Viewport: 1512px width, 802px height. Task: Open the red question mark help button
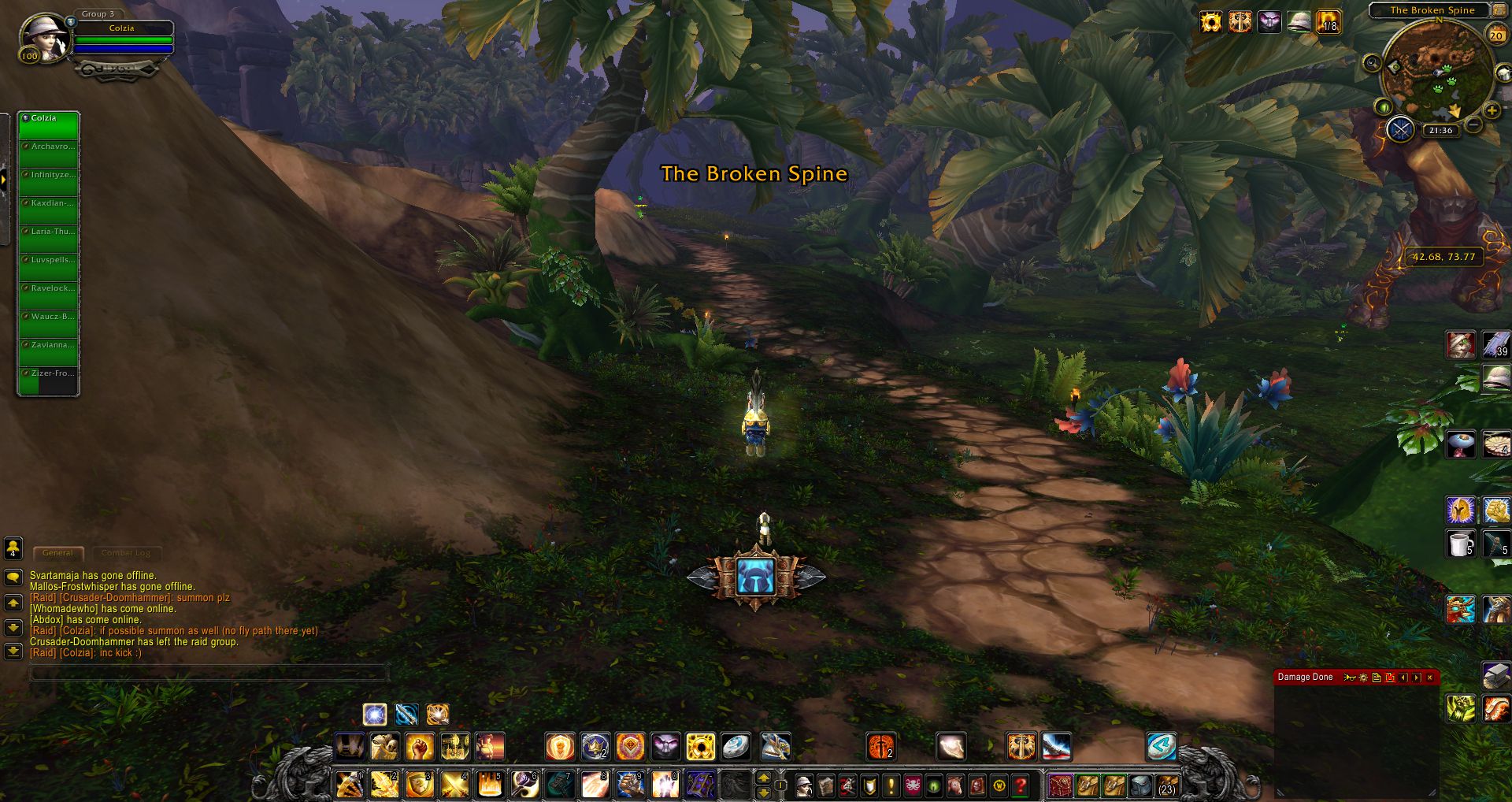[1021, 785]
